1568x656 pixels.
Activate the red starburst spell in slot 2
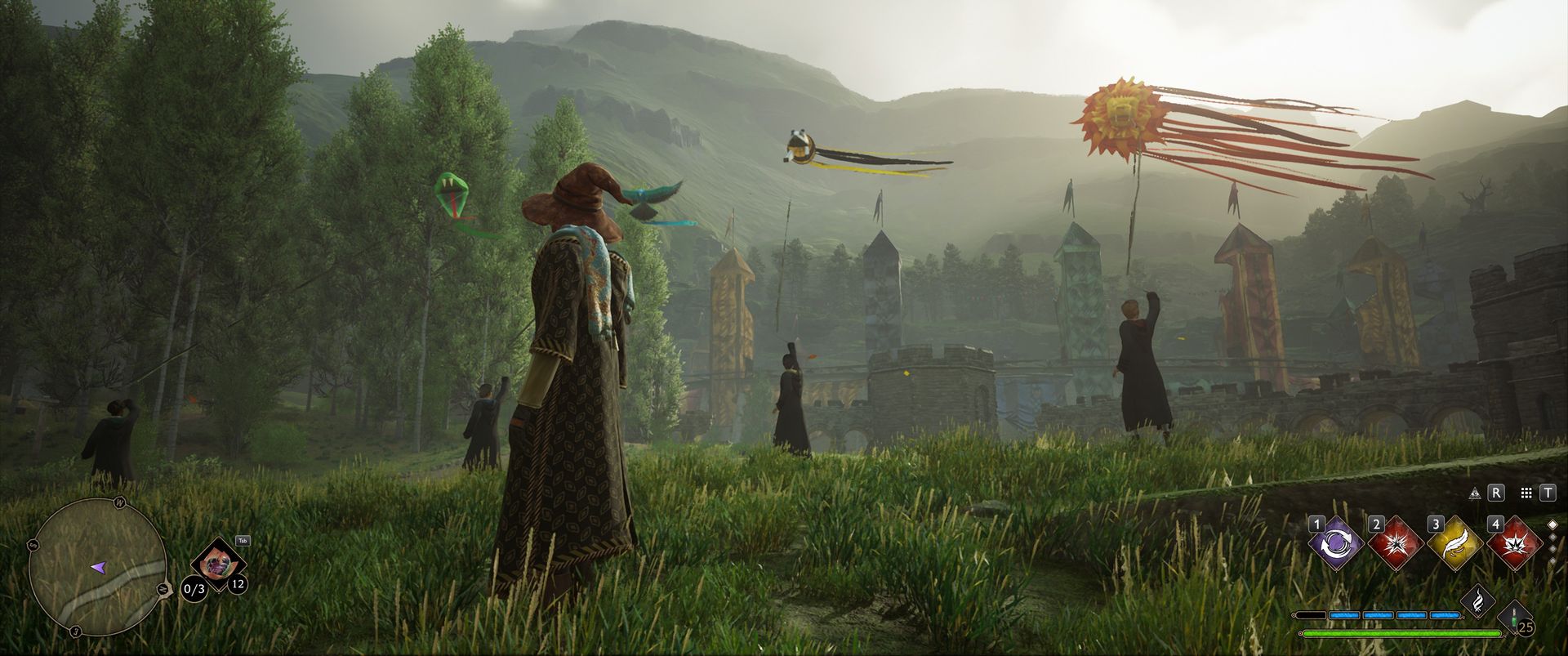1396,543
